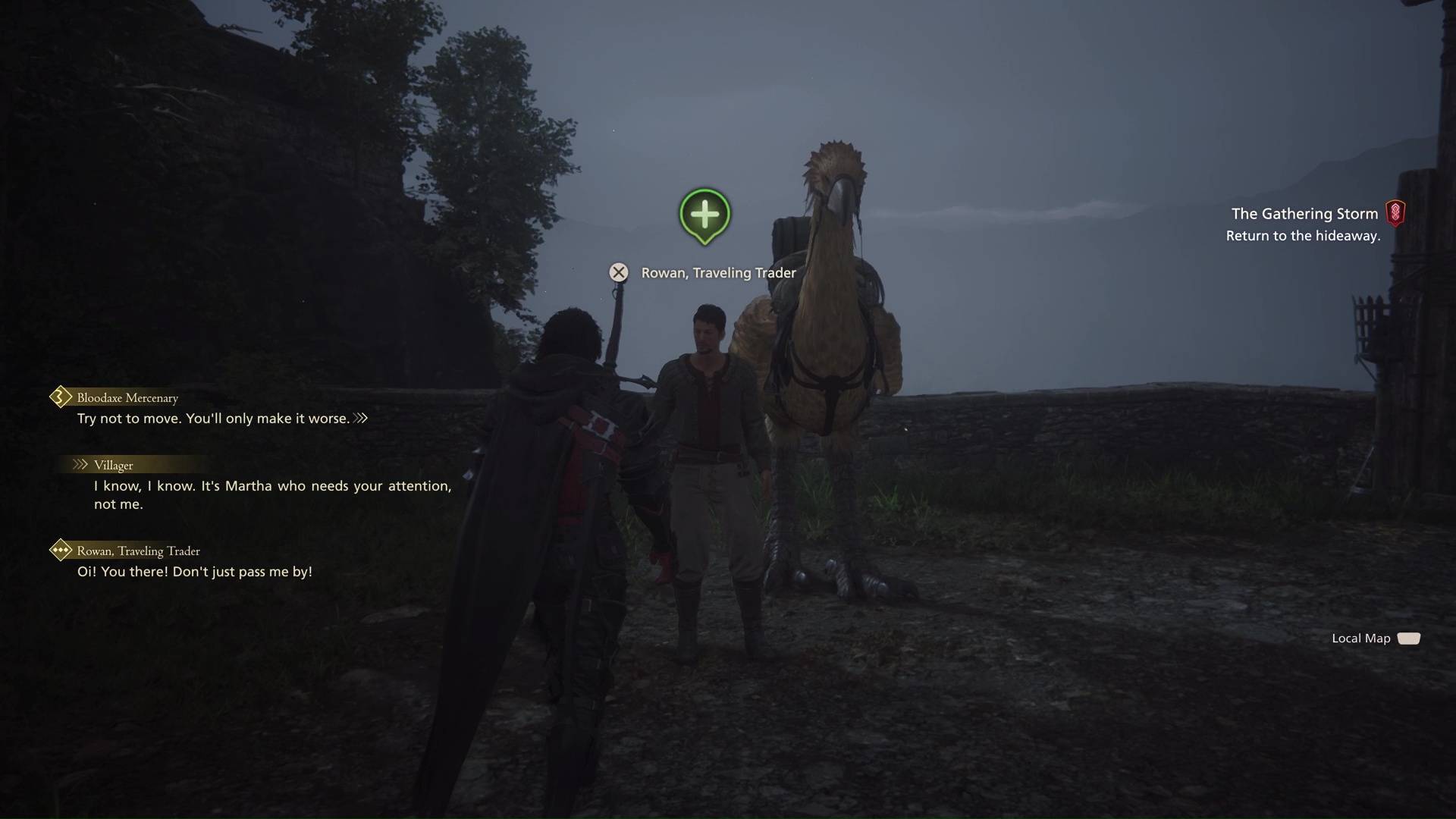
Task: Click the Return to the hideaway objective
Action: pyautogui.click(x=1304, y=236)
